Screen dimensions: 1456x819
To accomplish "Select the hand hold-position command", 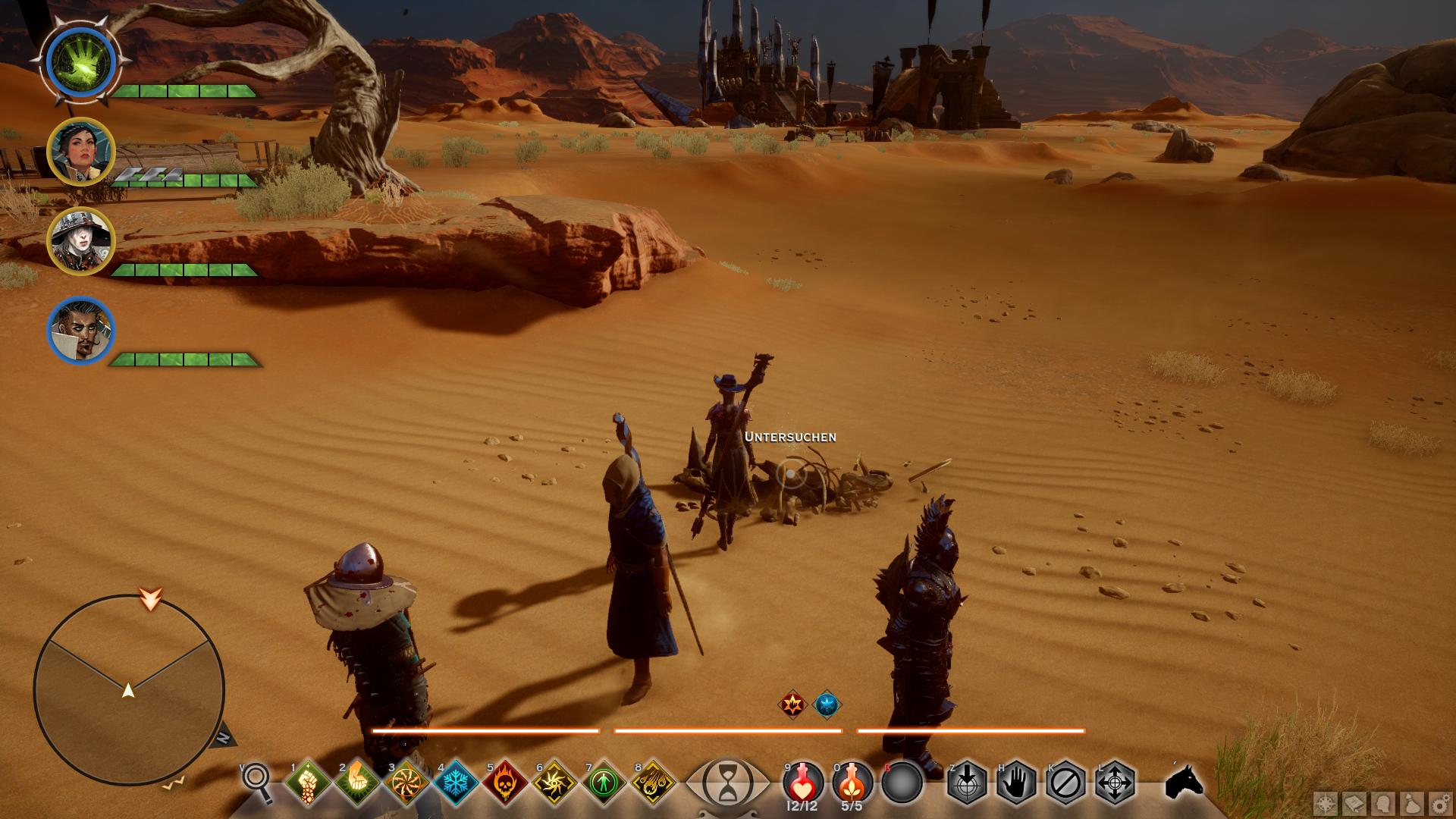I will (1016, 782).
